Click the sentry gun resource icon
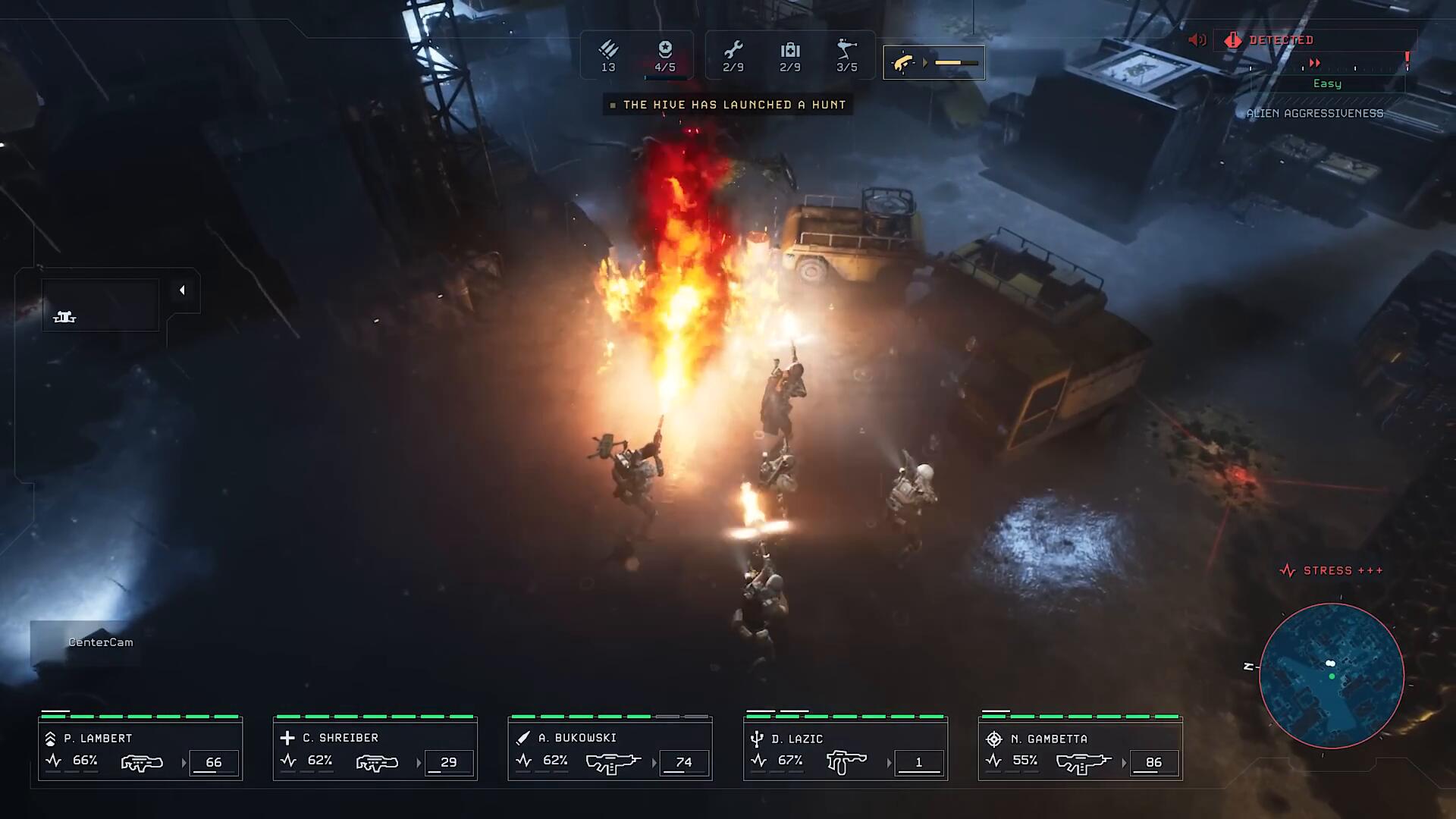Screen dimensions: 1456x819 pyautogui.click(x=846, y=51)
